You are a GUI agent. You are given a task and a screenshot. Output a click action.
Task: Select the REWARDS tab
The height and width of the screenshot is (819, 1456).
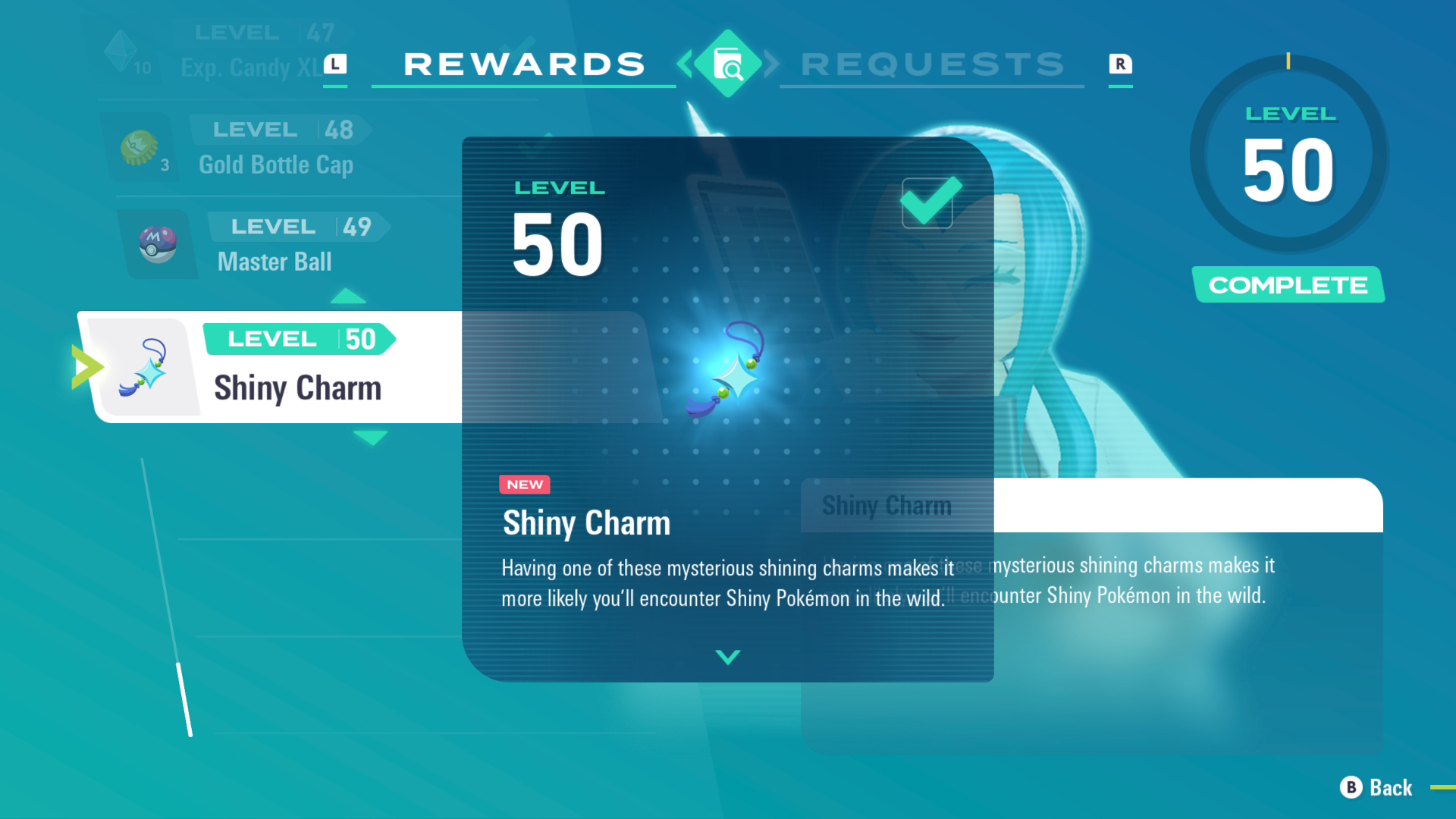[523, 64]
